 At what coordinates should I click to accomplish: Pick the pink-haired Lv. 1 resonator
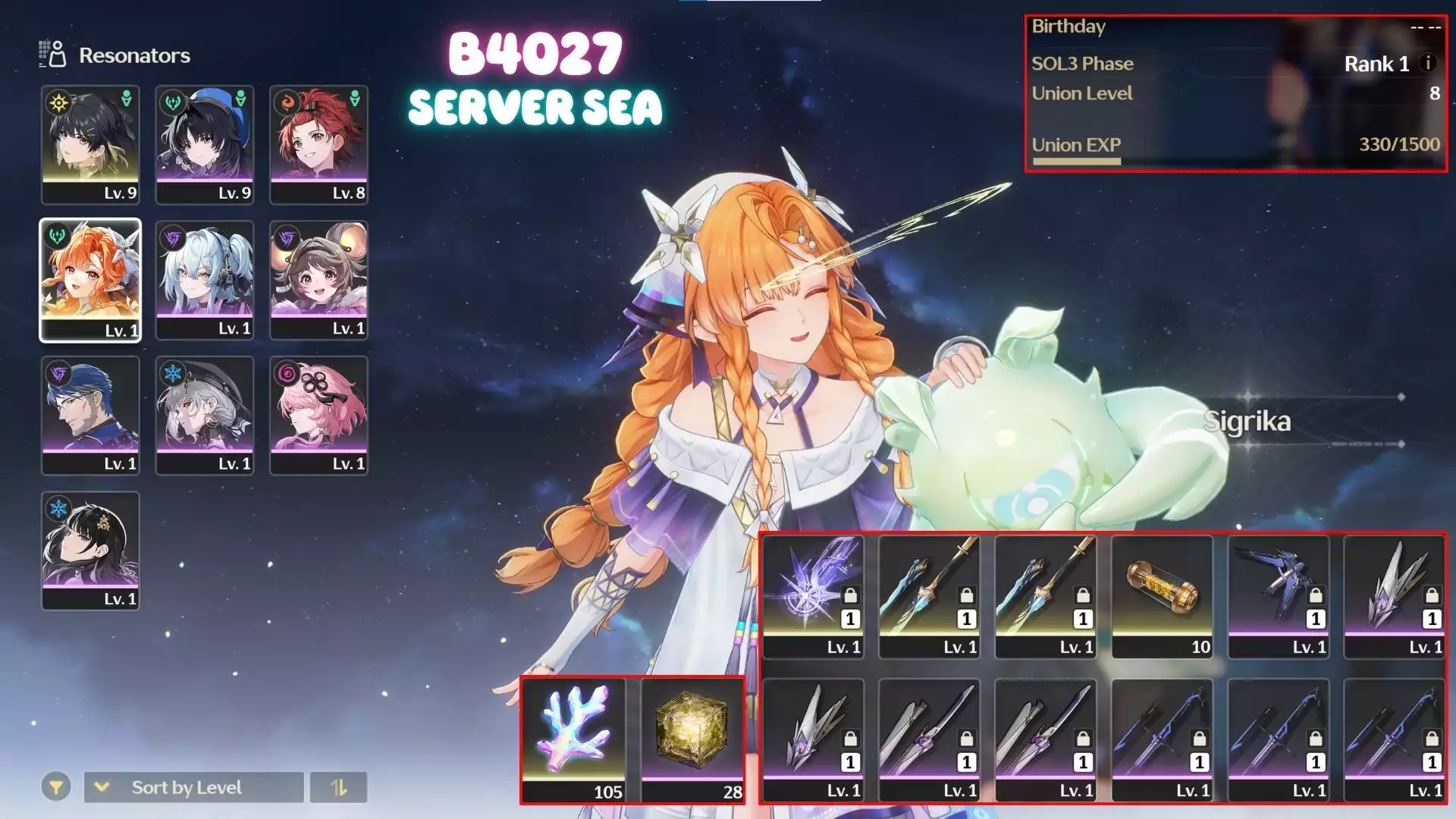pyautogui.click(x=318, y=415)
